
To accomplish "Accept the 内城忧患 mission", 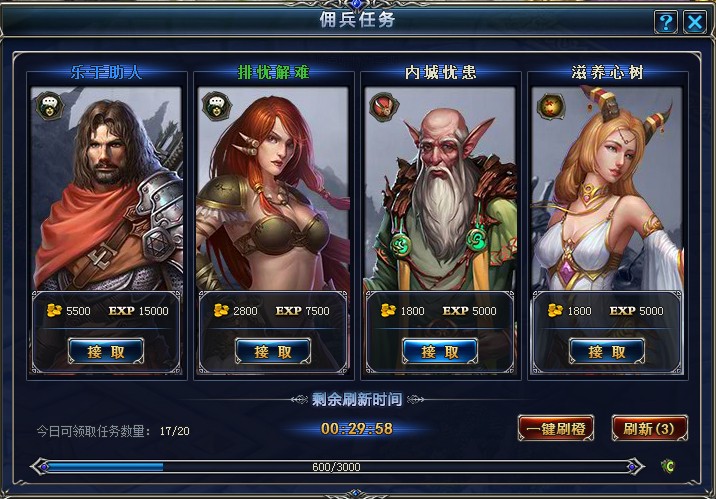I will click(440, 352).
